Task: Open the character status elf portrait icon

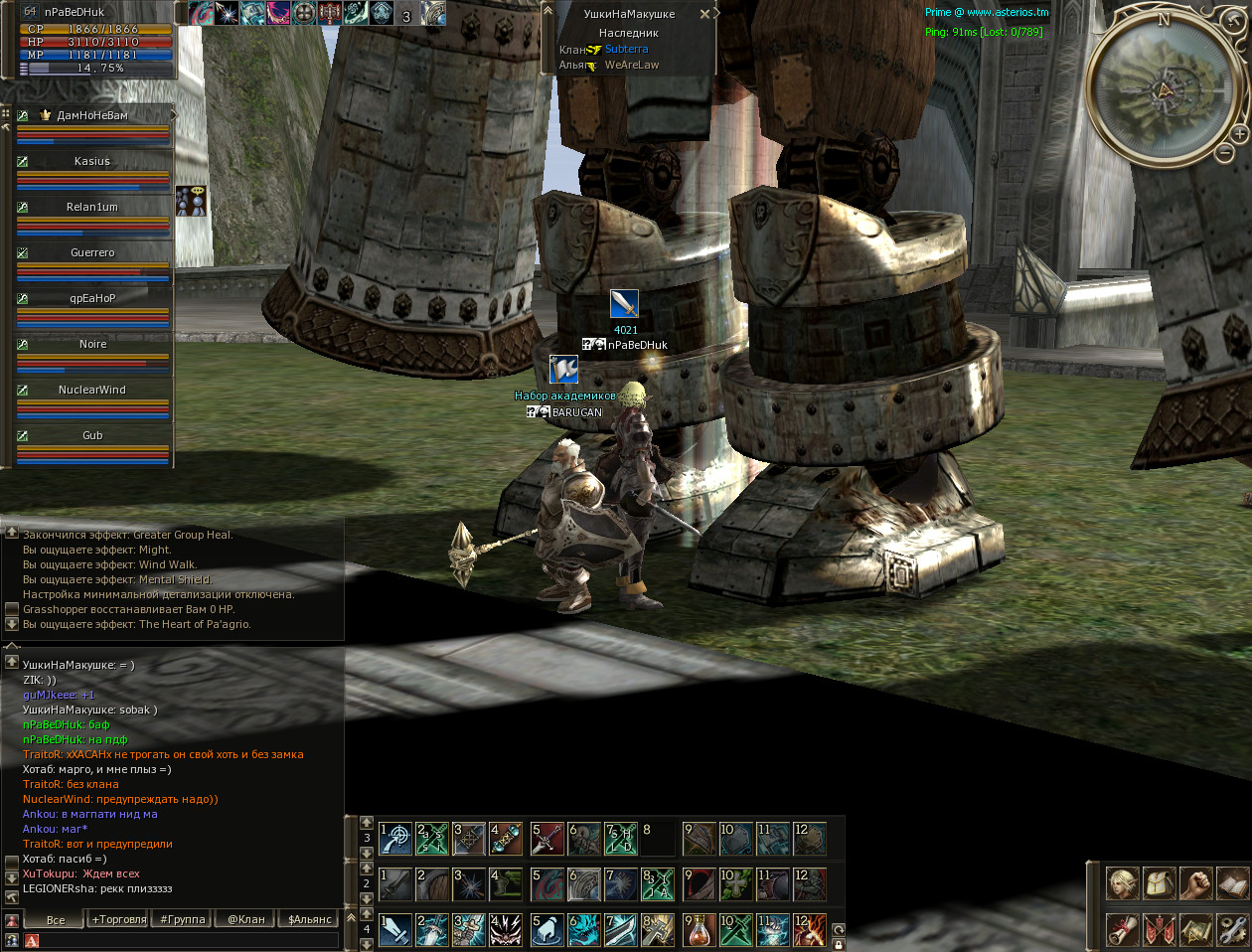Action: (1123, 883)
